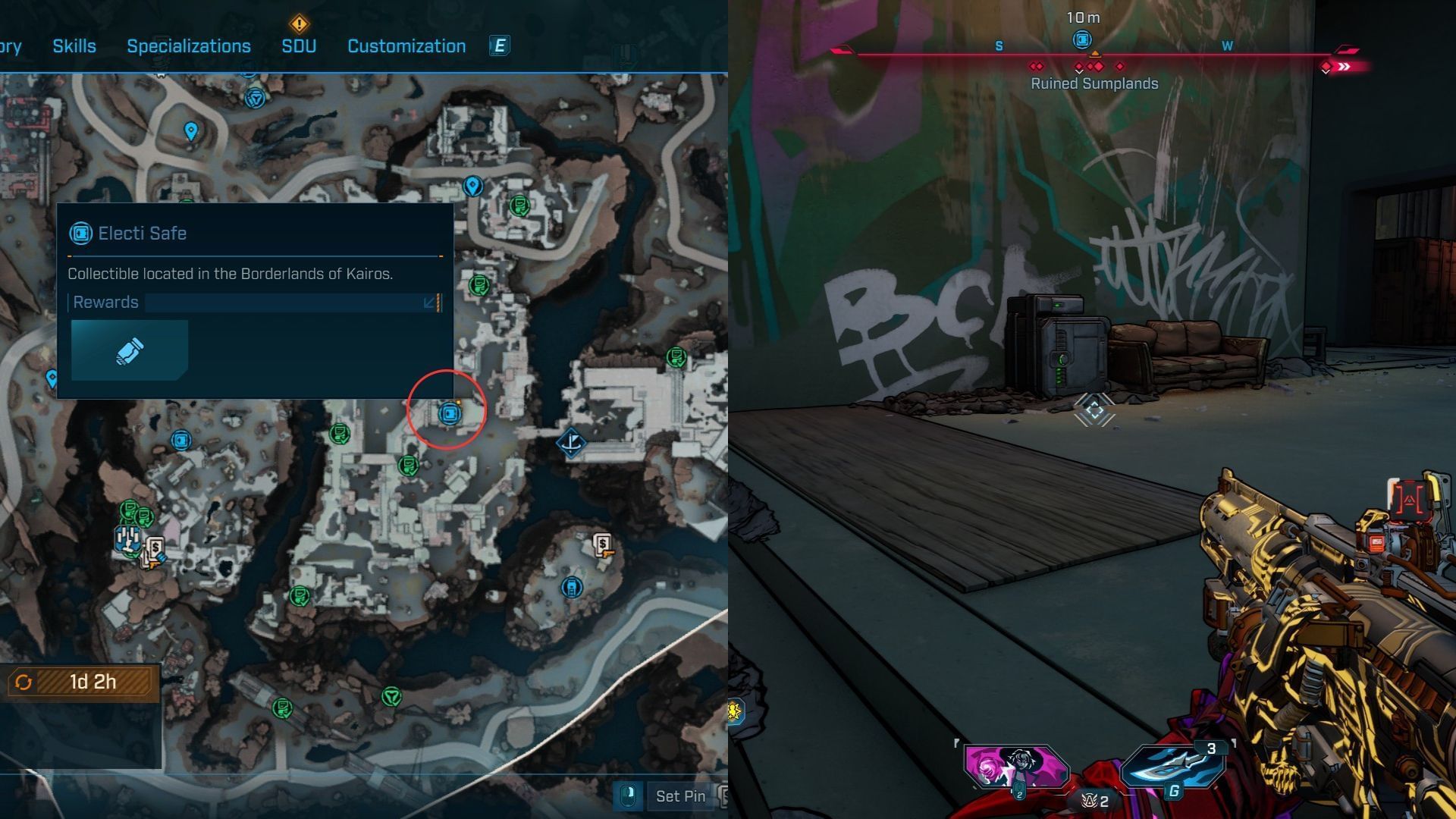Expand the Rewards section arrow

[429, 303]
